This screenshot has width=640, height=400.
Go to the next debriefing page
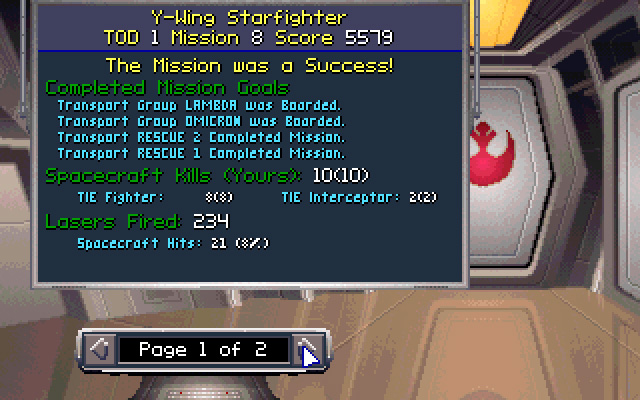coord(306,350)
